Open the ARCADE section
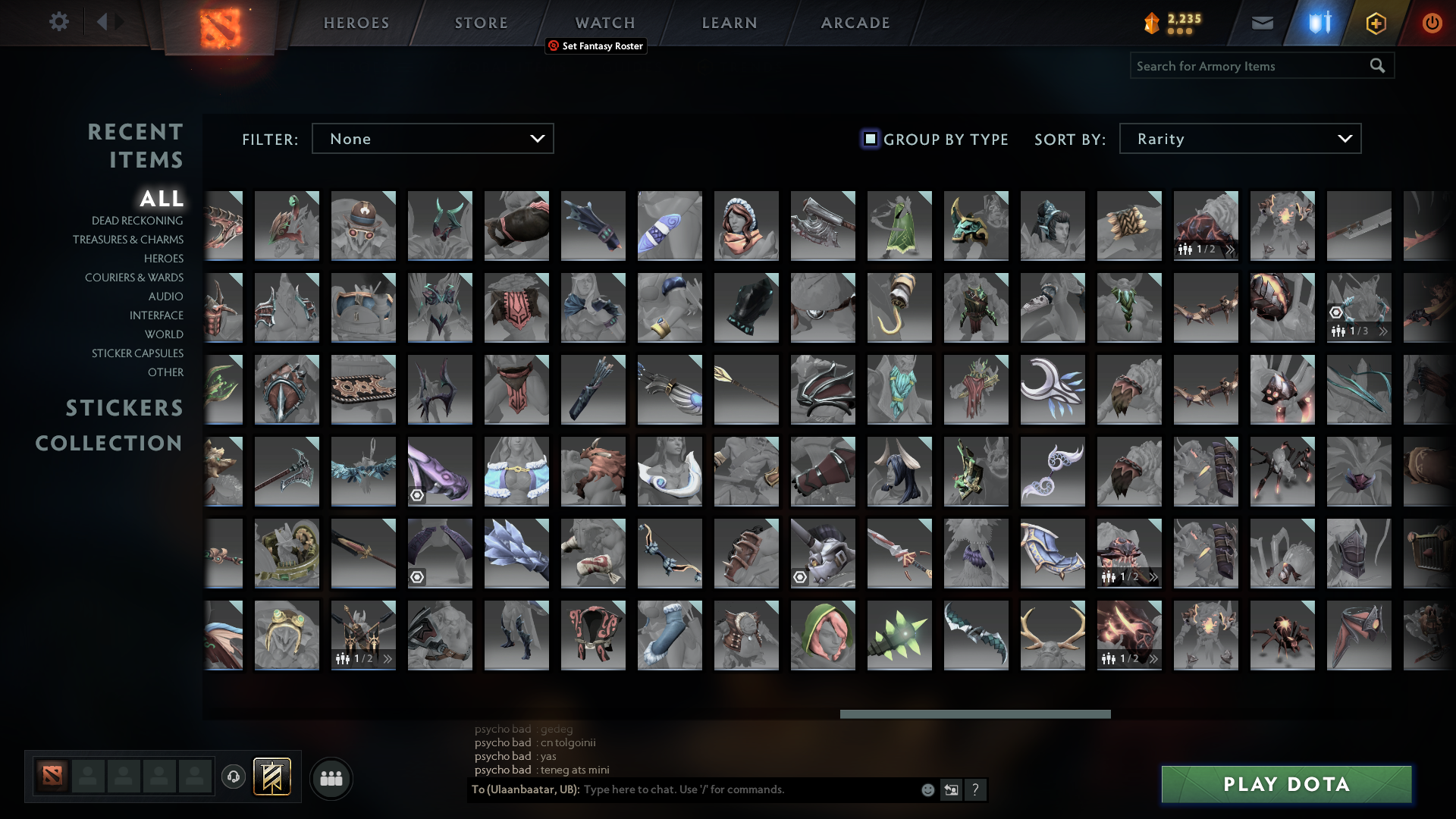 855,23
